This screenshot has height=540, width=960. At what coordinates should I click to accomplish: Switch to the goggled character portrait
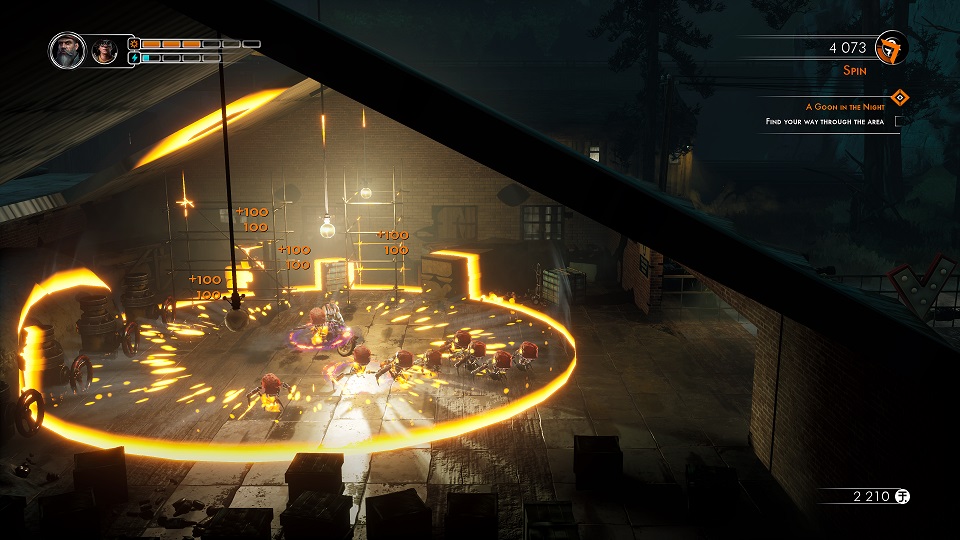click(x=104, y=51)
